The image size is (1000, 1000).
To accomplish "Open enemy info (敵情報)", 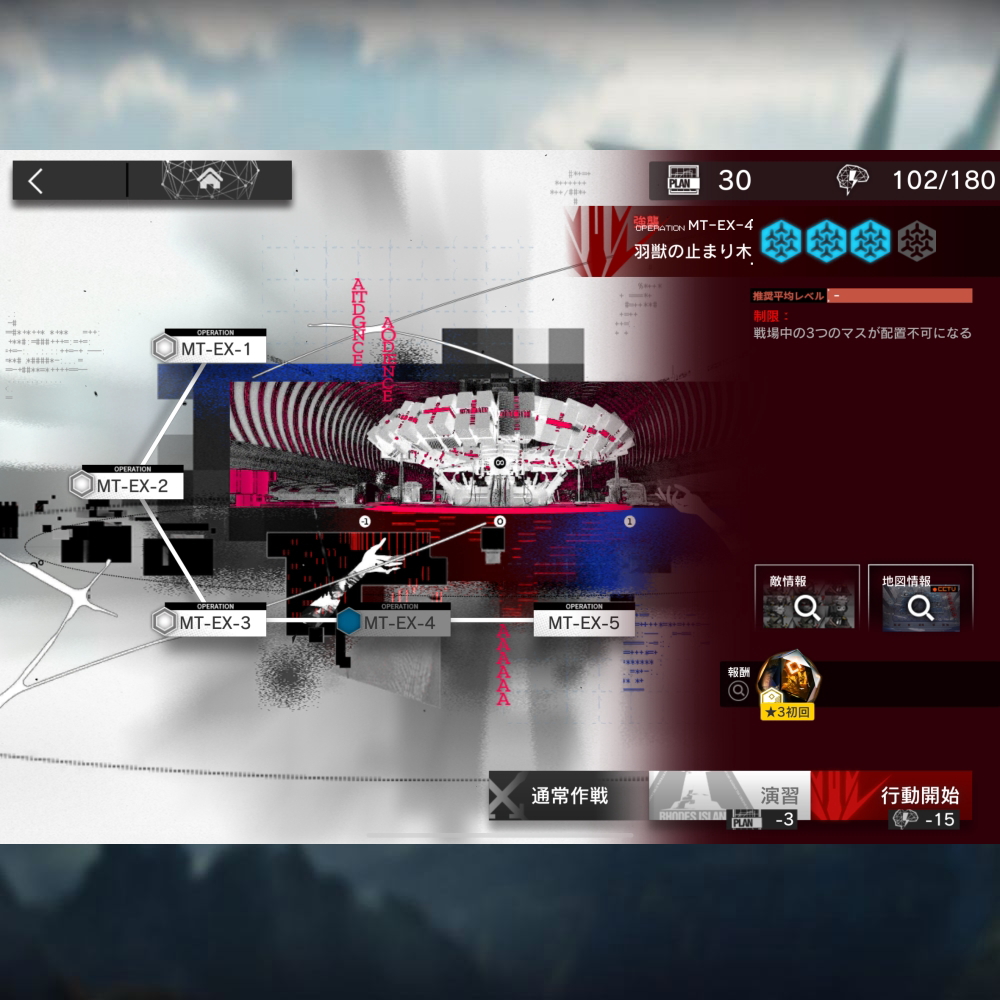I will coord(806,600).
